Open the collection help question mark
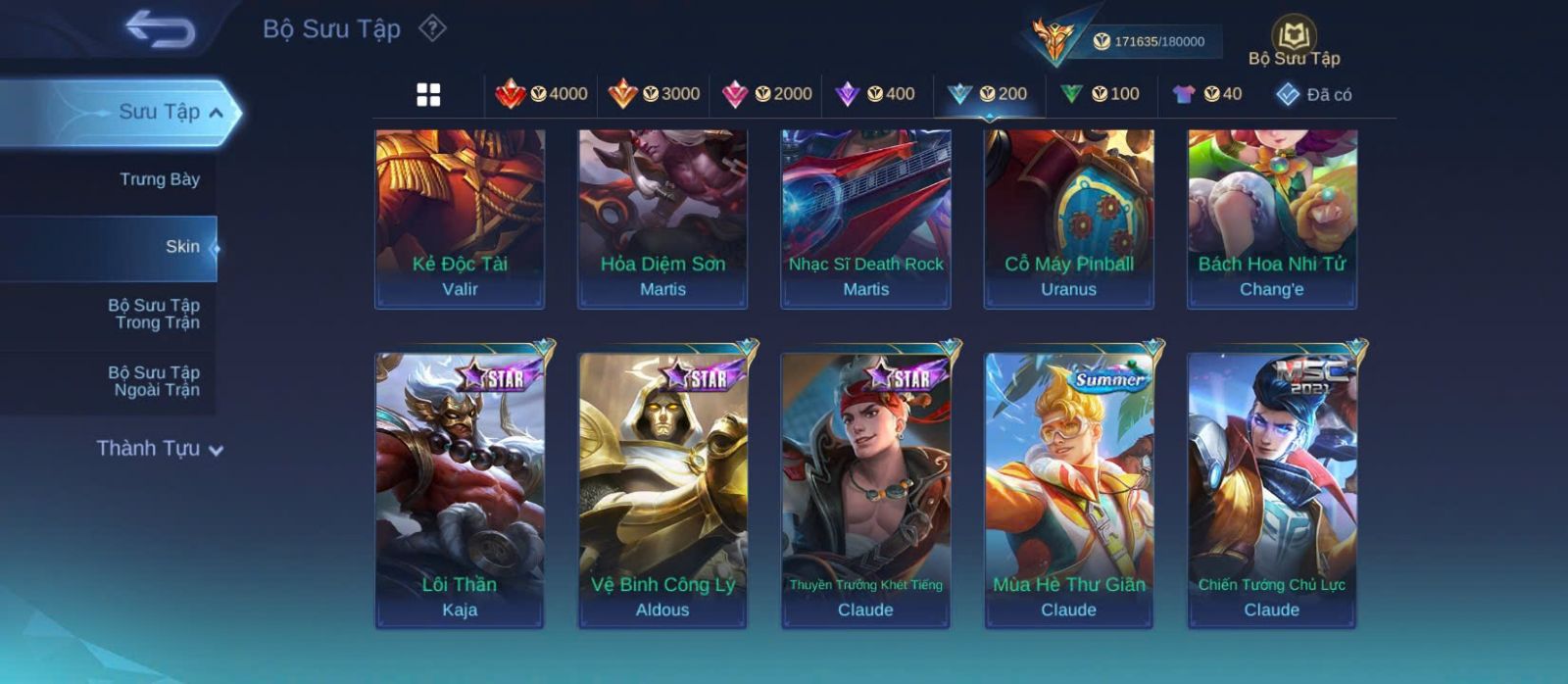 click(432, 28)
